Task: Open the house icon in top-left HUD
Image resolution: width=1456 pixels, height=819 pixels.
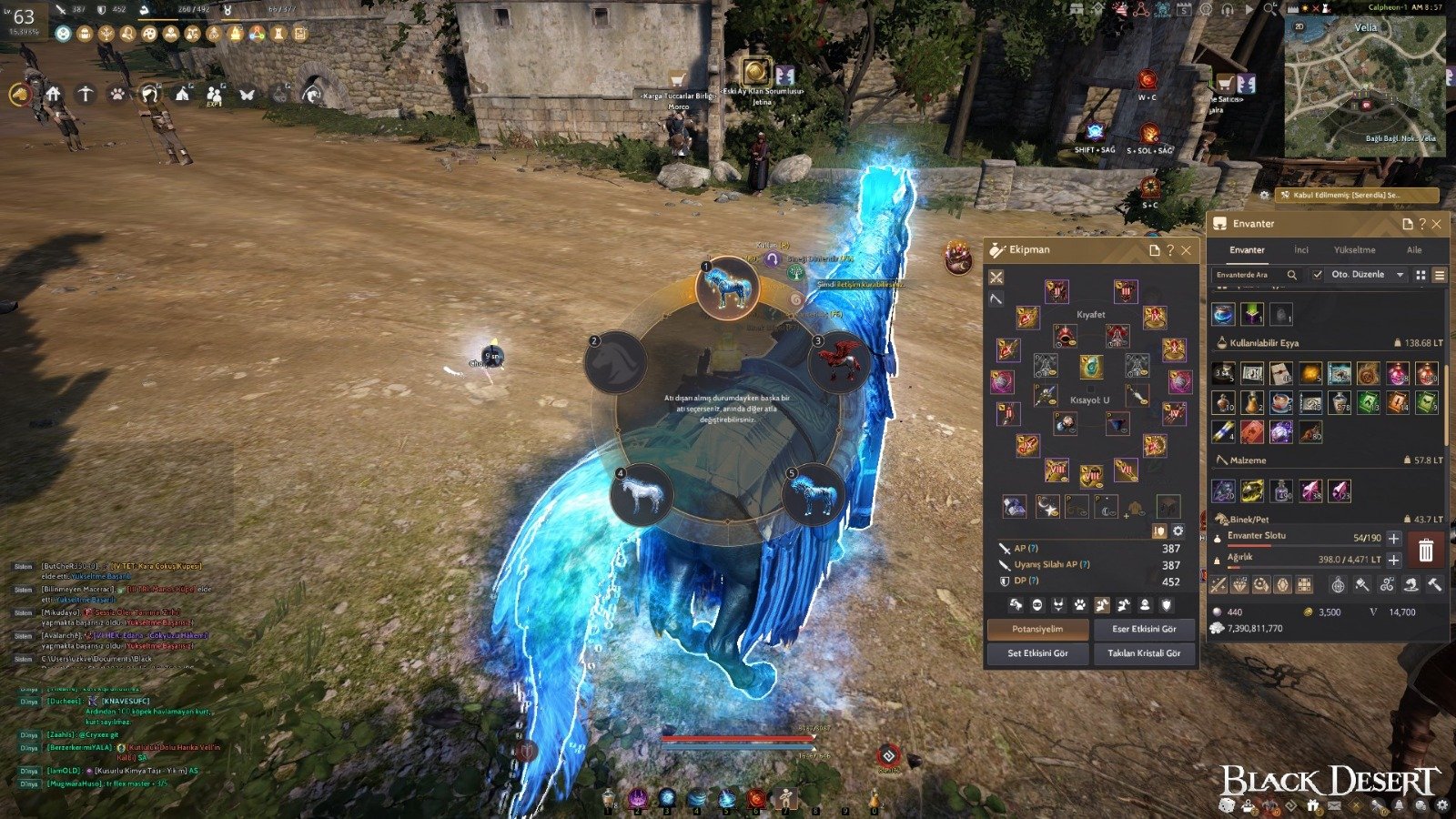Action: [x=53, y=94]
